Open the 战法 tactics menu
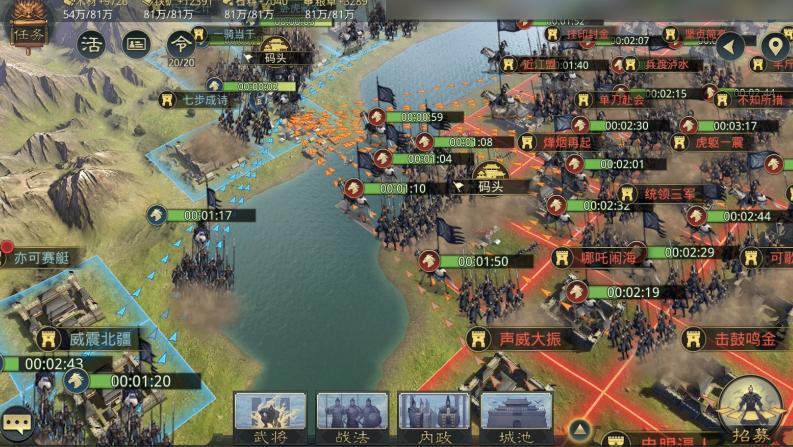This screenshot has height=447, width=793. [352, 417]
